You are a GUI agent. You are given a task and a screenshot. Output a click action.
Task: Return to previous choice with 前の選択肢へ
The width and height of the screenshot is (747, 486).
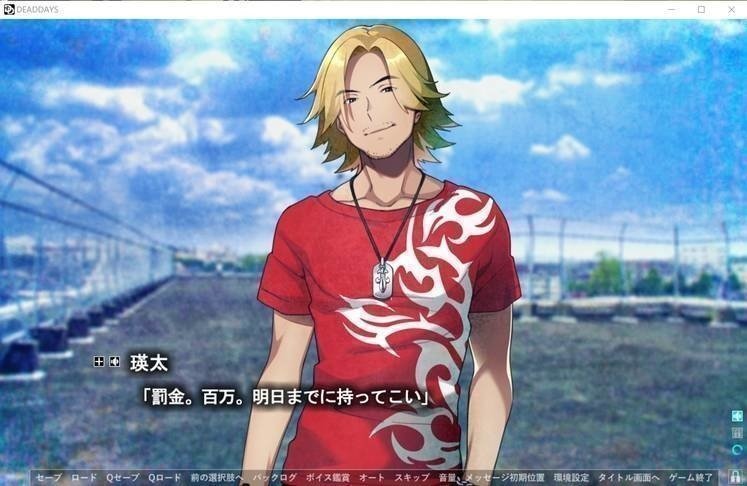point(217,478)
